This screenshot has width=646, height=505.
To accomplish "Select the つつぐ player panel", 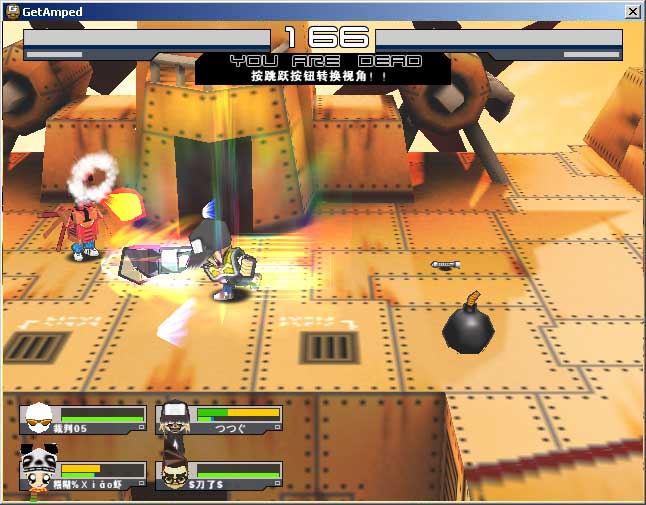I will (x=219, y=418).
